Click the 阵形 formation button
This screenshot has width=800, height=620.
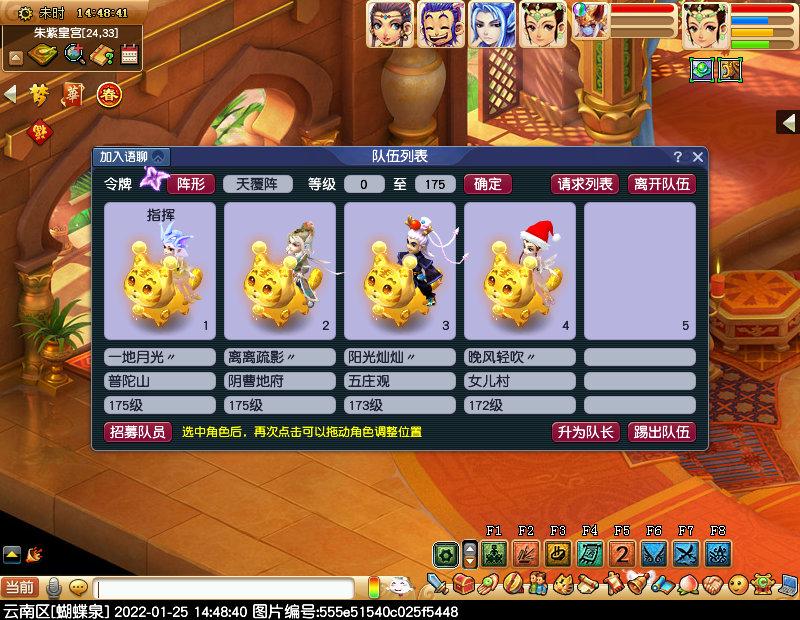[190, 184]
